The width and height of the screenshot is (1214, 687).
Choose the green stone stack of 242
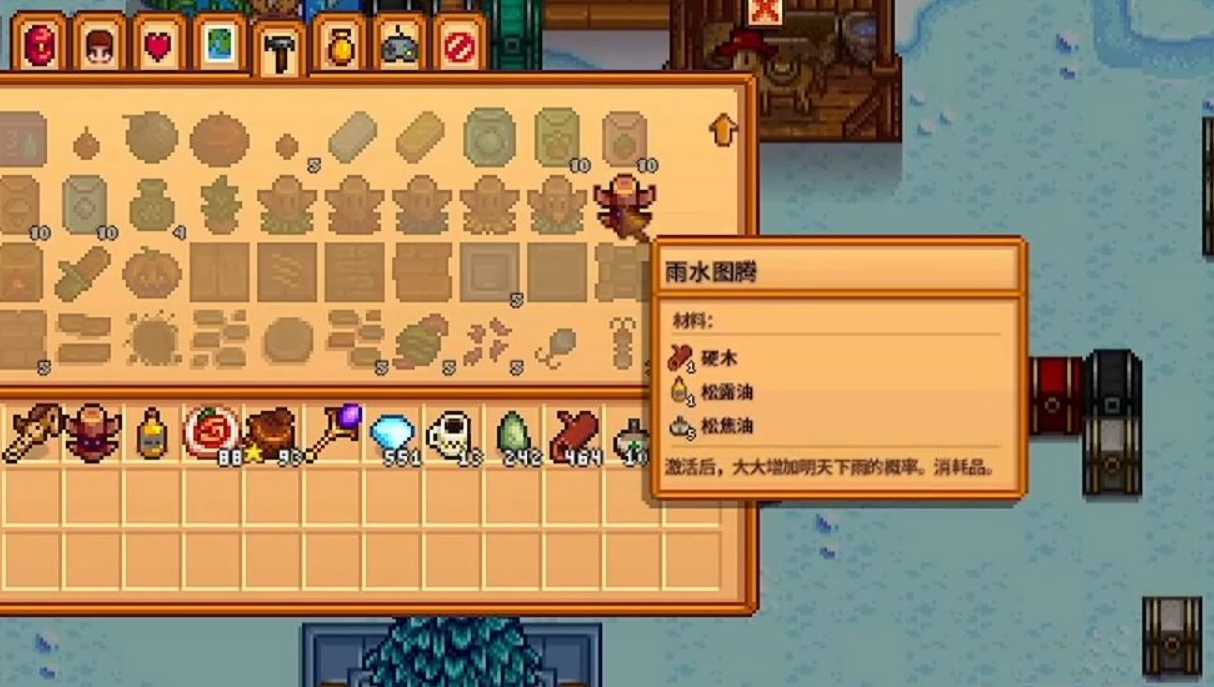point(513,435)
